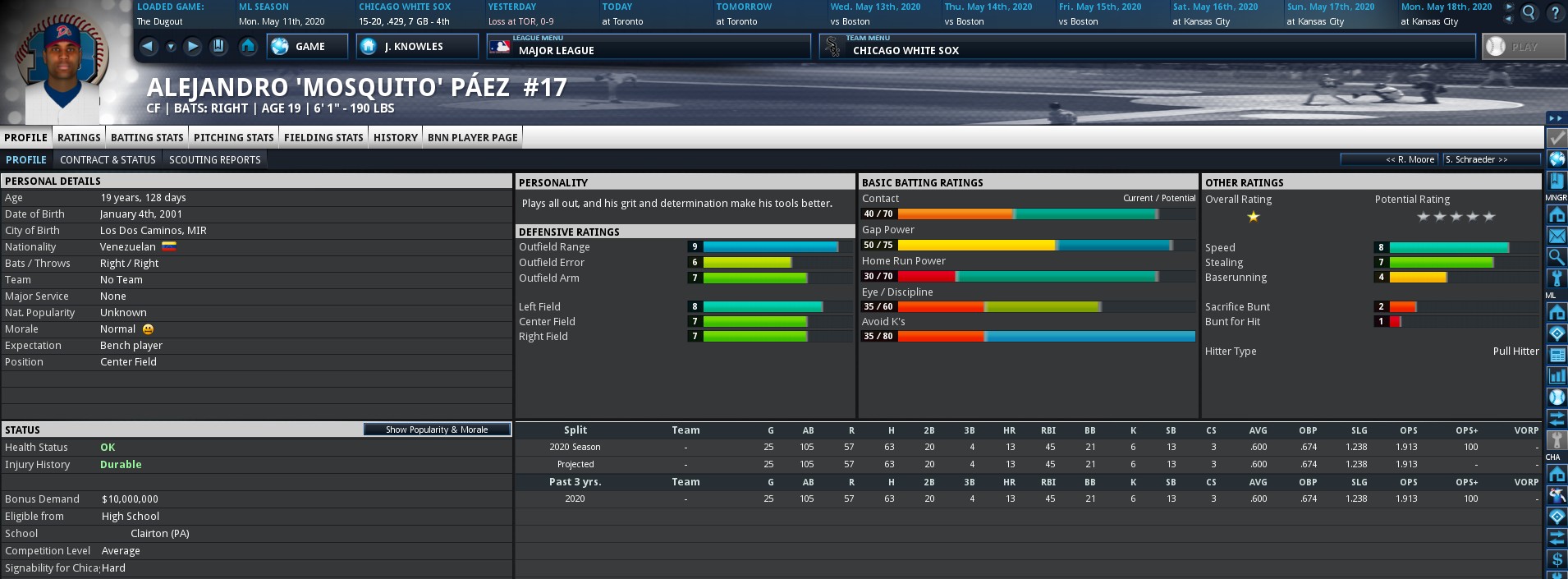The height and width of the screenshot is (579, 1568).
Task: Open the help question mark icon
Action: pos(1555,13)
